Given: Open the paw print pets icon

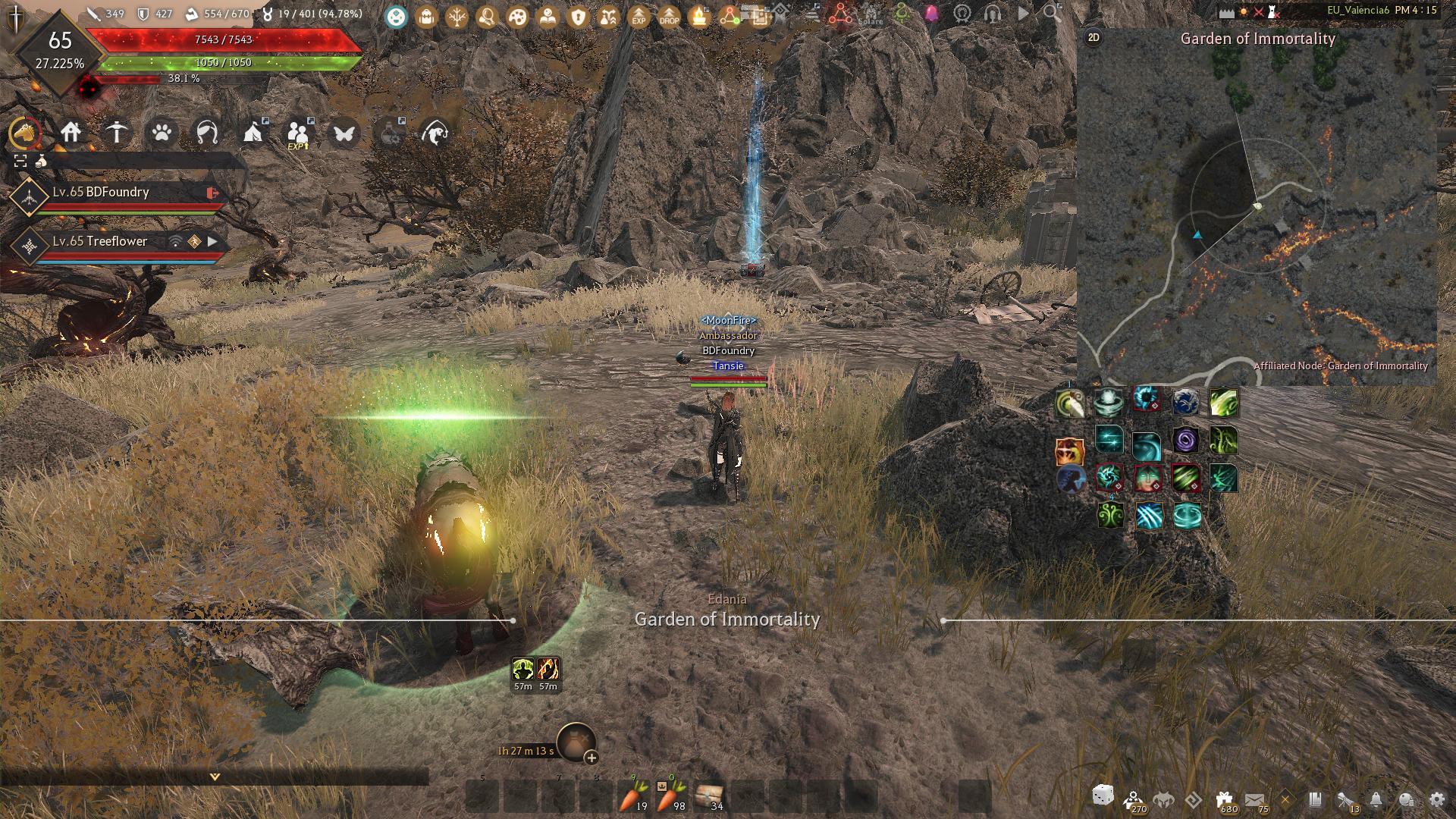Looking at the screenshot, I should tap(162, 133).
